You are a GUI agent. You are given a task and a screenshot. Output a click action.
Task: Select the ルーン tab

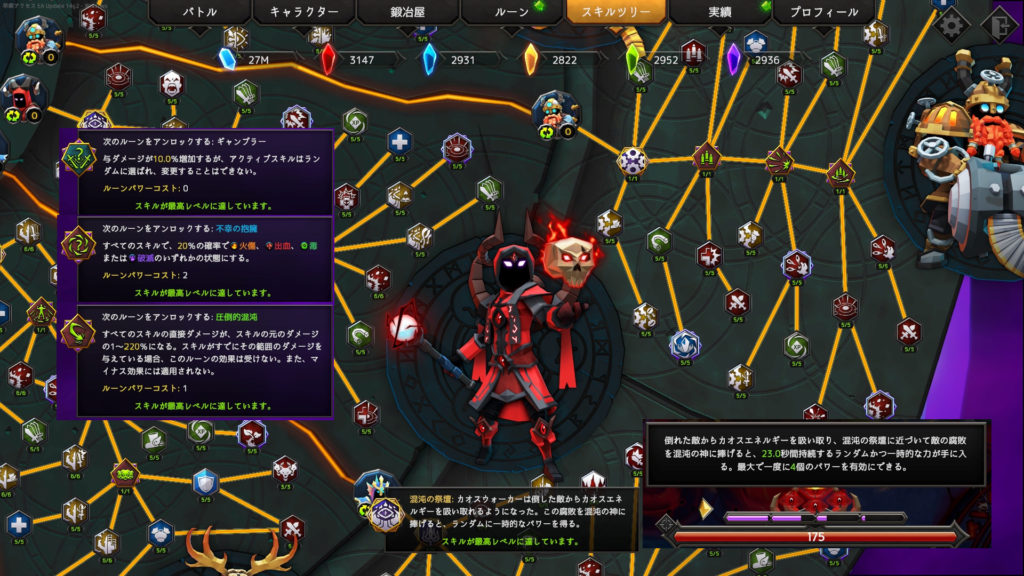[x=512, y=12]
